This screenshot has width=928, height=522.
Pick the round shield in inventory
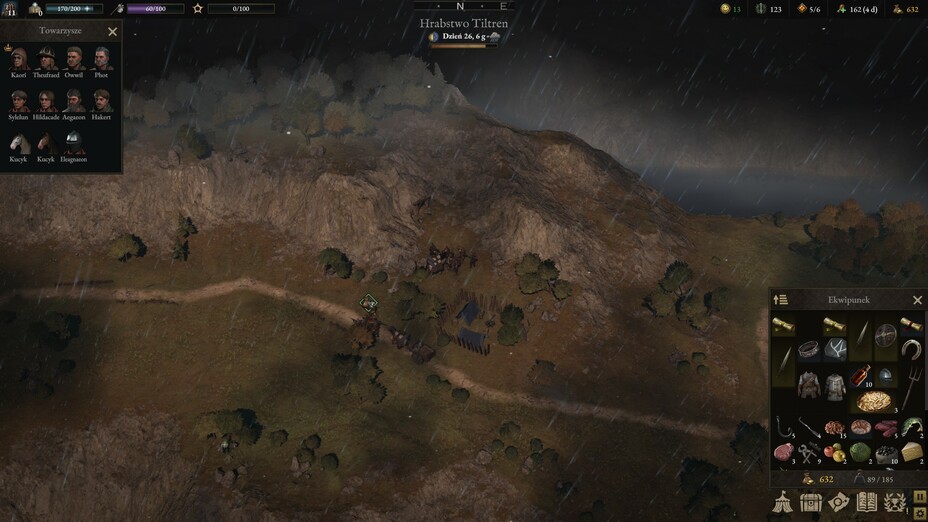885,336
